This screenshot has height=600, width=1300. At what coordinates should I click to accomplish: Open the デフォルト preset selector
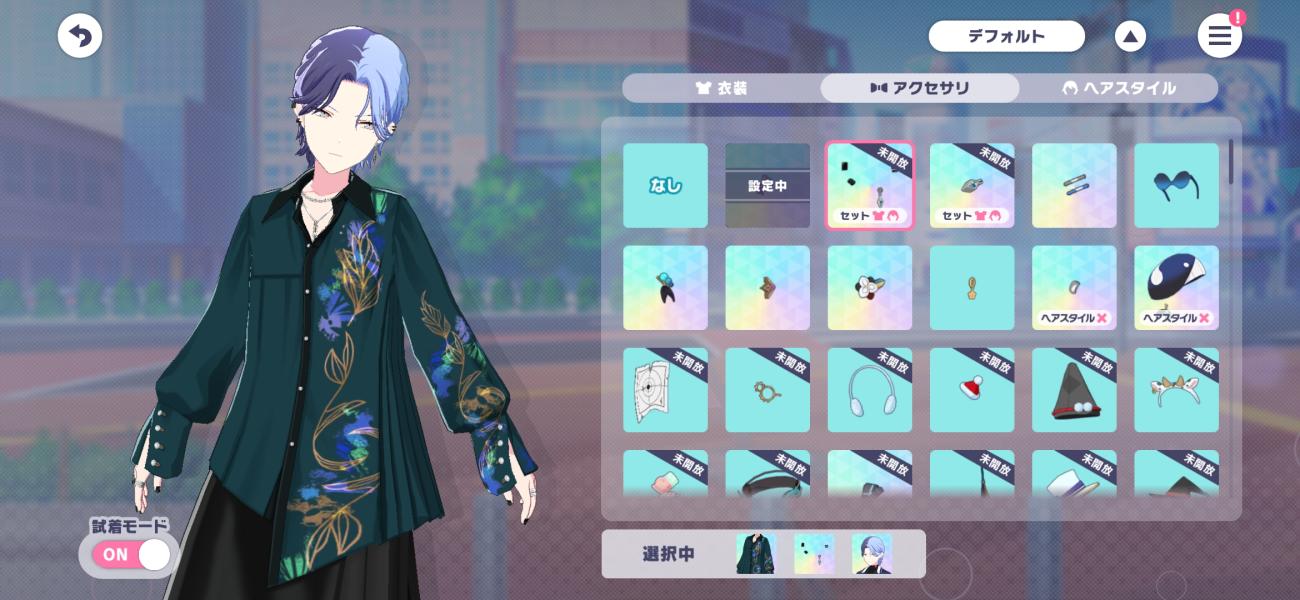1006,37
